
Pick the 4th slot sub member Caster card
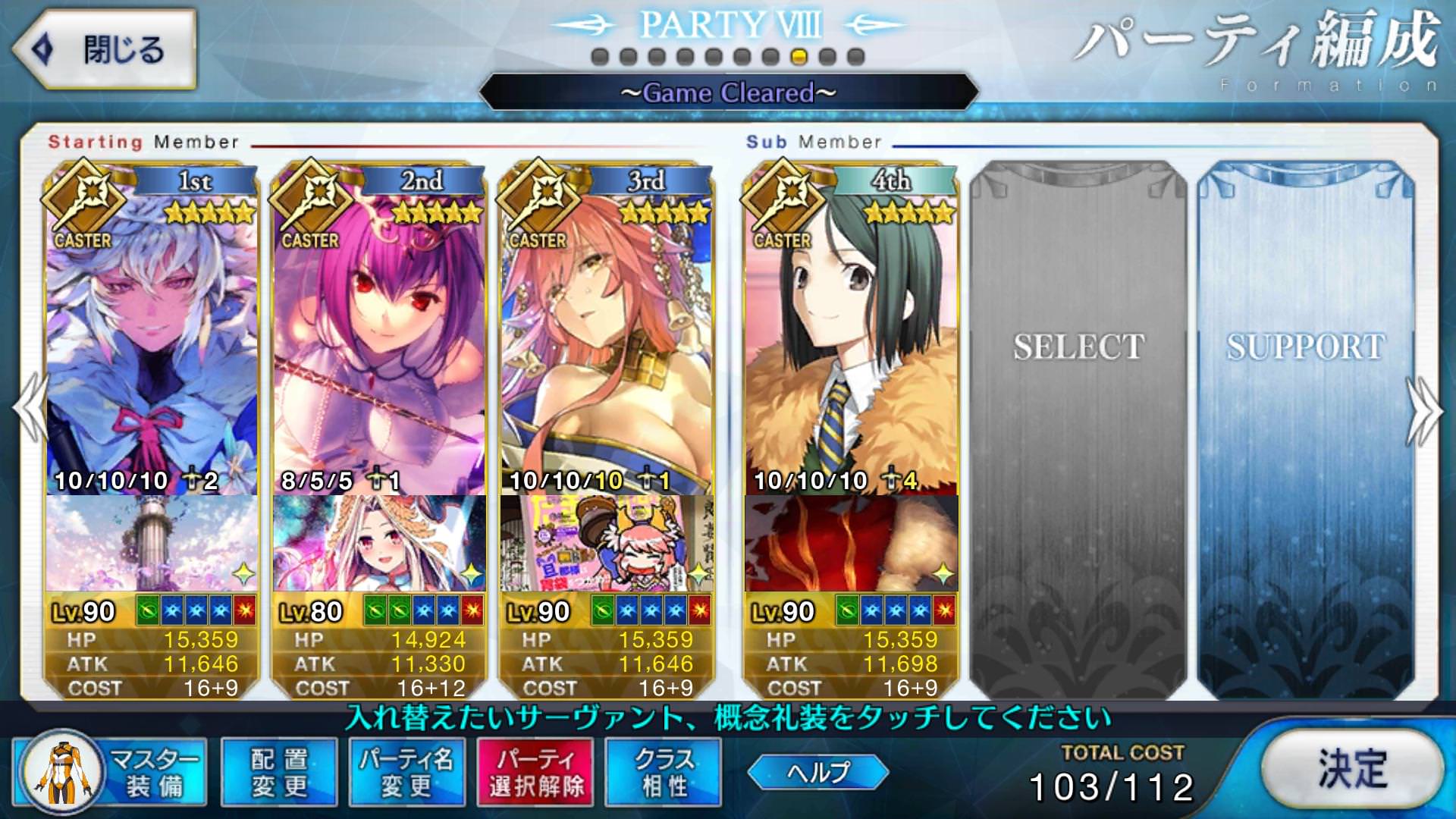point(851,334)
